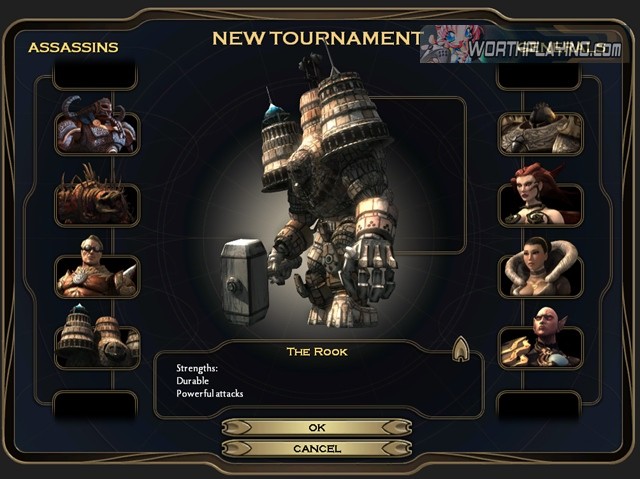Viewport: 640px width, 479px height.
Task: Choose the dark helmeted knight portrait
Action: click(x=540, y=133)
